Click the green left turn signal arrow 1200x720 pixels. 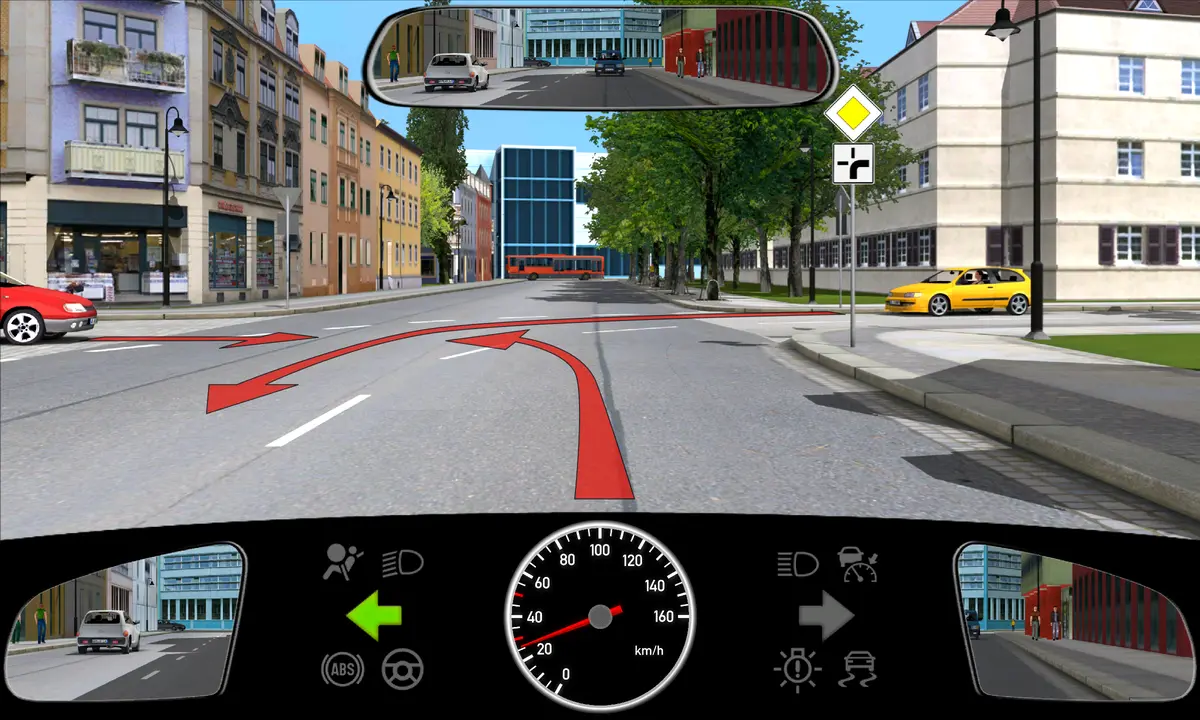point(373,615)
